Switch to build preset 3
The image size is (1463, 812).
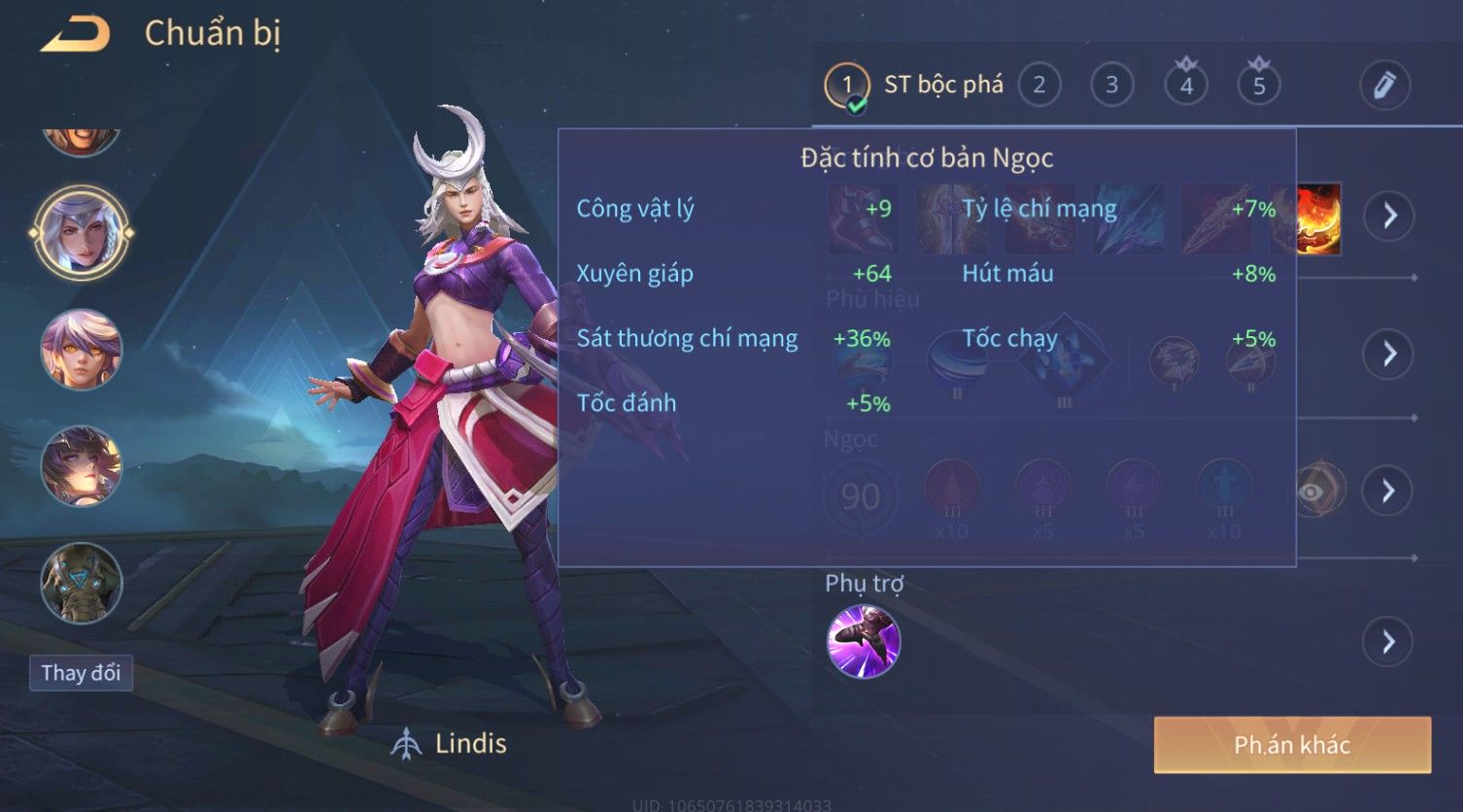pyautogui.click(x=1111, y=85)
